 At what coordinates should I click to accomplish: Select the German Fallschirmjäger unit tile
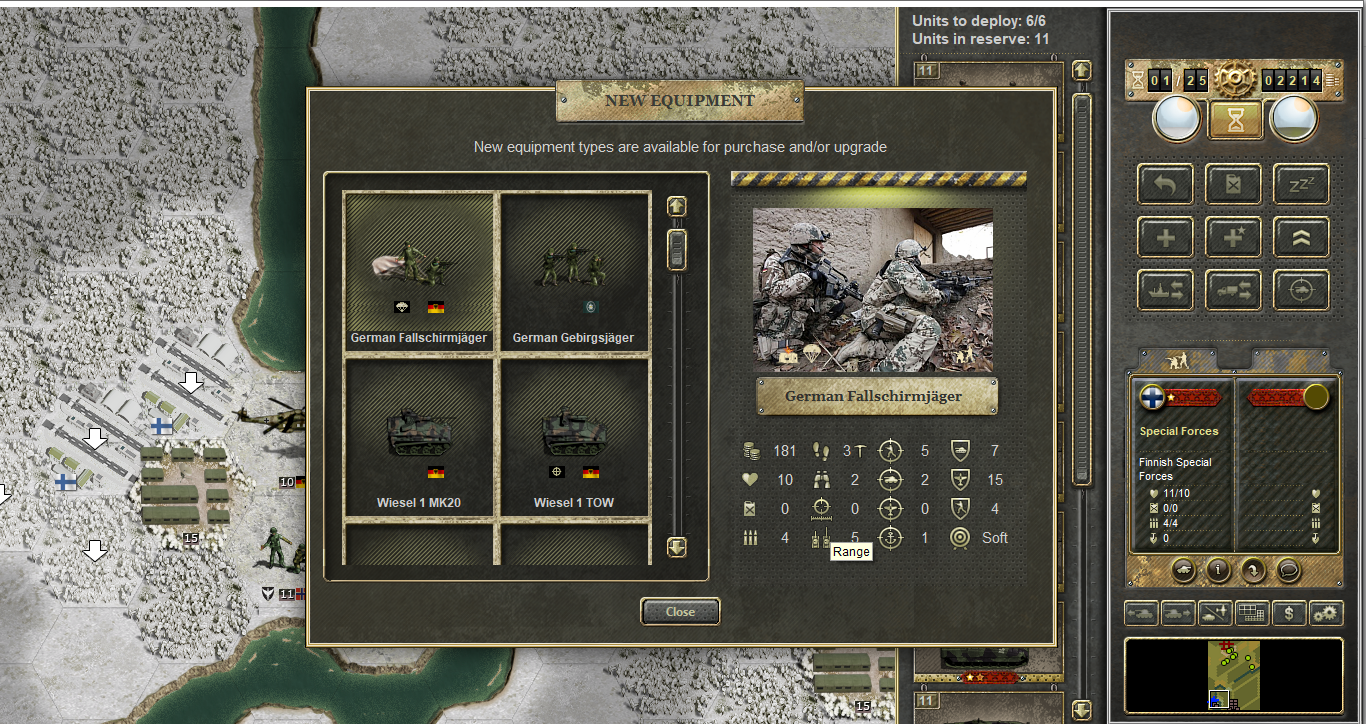(419, 270)
